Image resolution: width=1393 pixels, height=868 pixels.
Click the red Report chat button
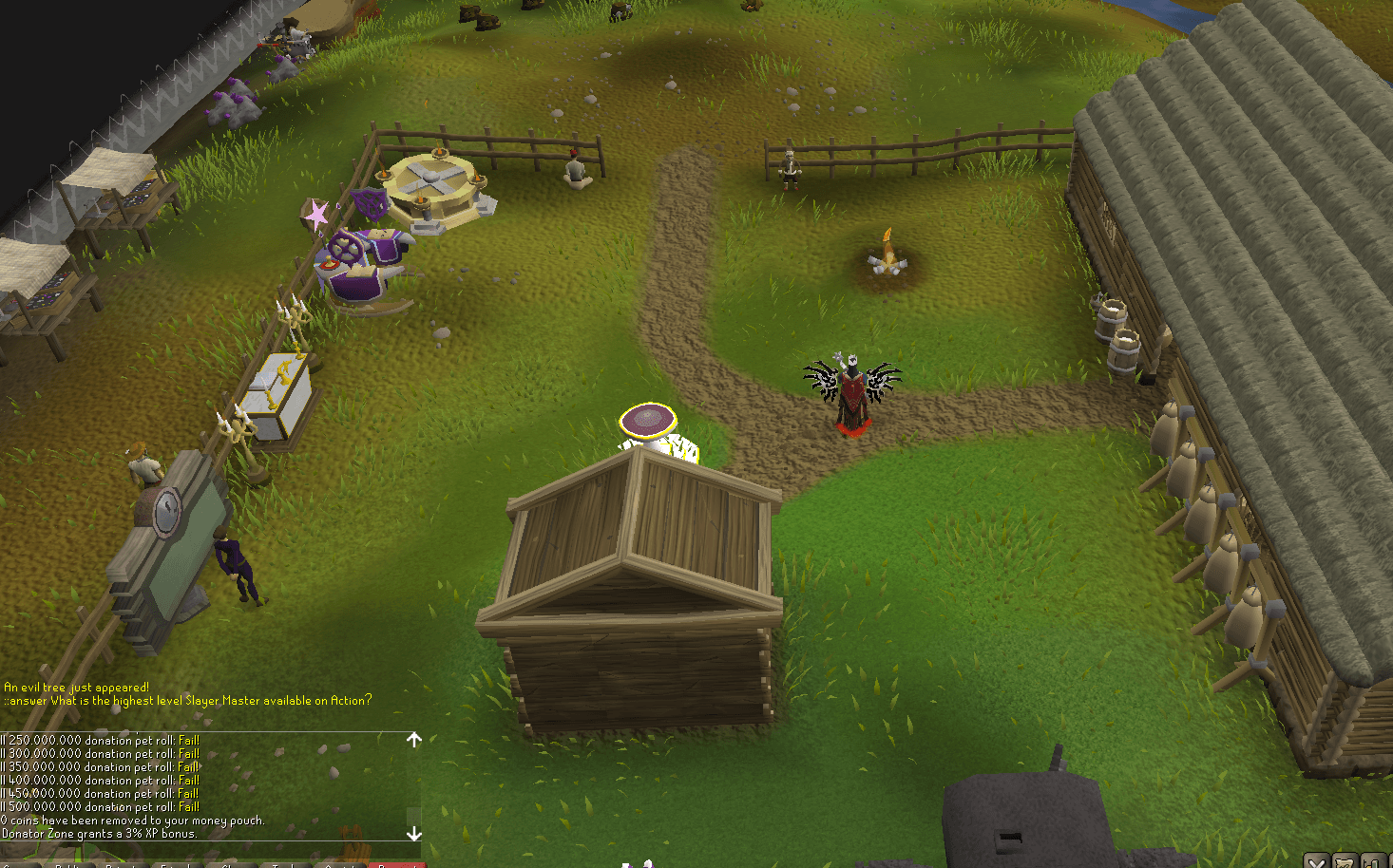tap(397, 864)
